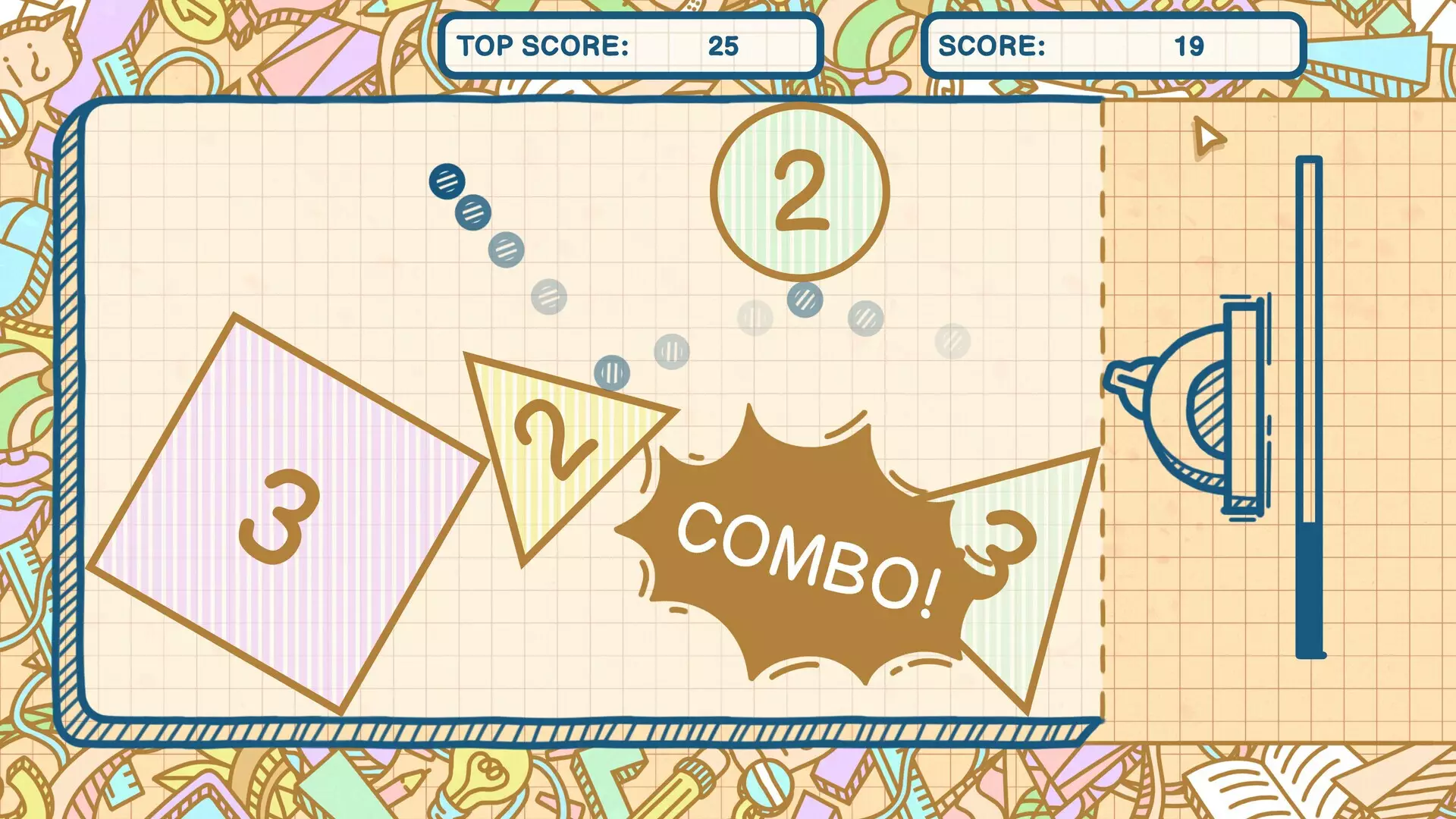Click the yellow coin doodle marked 1
Image resolution: width=1456 pixels, height=819 pixels.
point(193,19)
